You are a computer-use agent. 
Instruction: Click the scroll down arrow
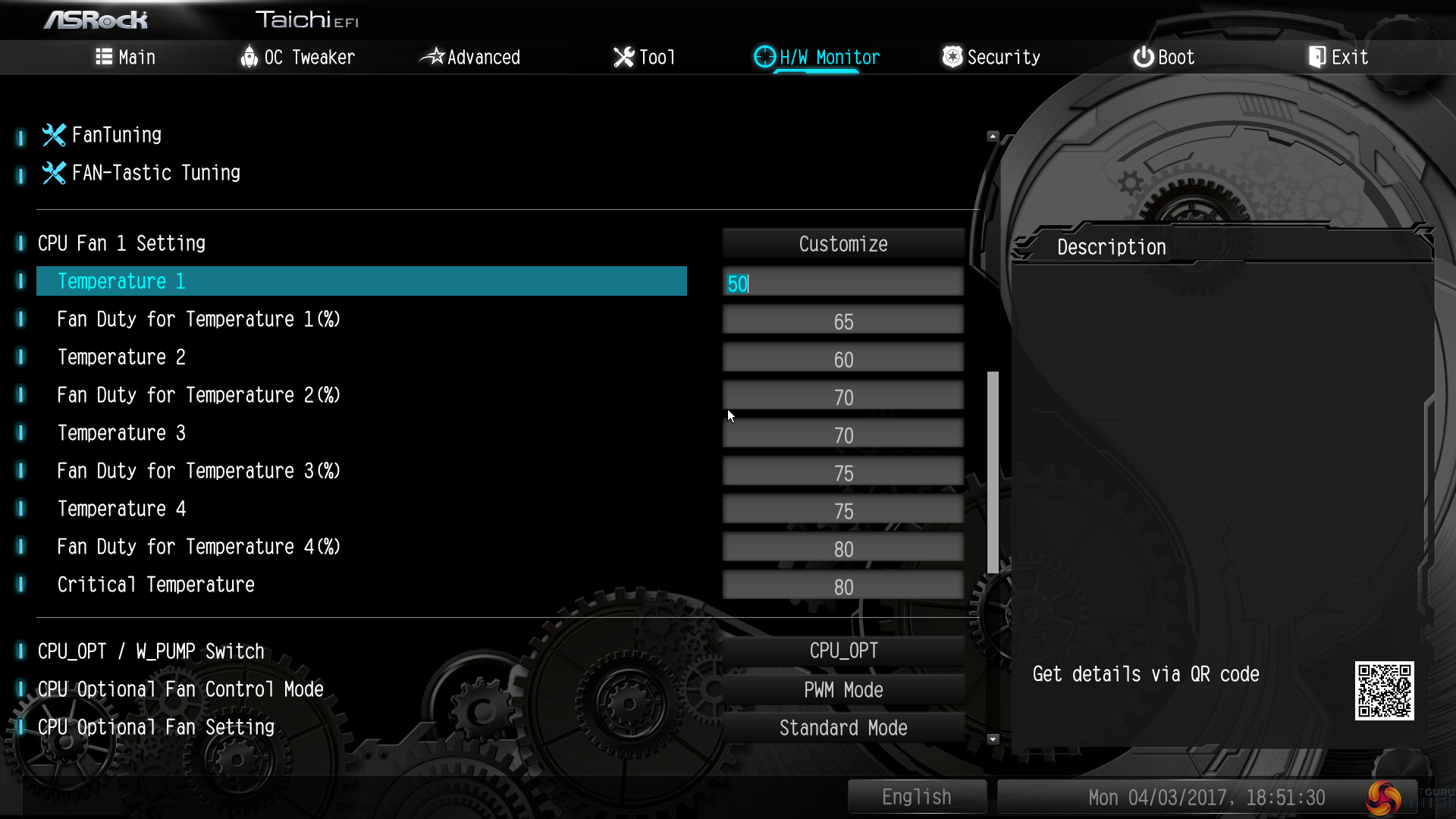point(993,739)
